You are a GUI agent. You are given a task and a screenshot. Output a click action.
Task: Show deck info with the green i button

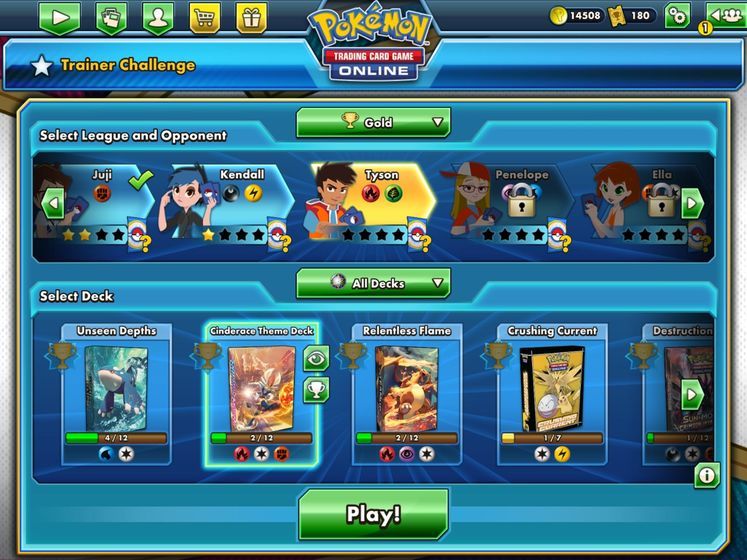(707, 476)
